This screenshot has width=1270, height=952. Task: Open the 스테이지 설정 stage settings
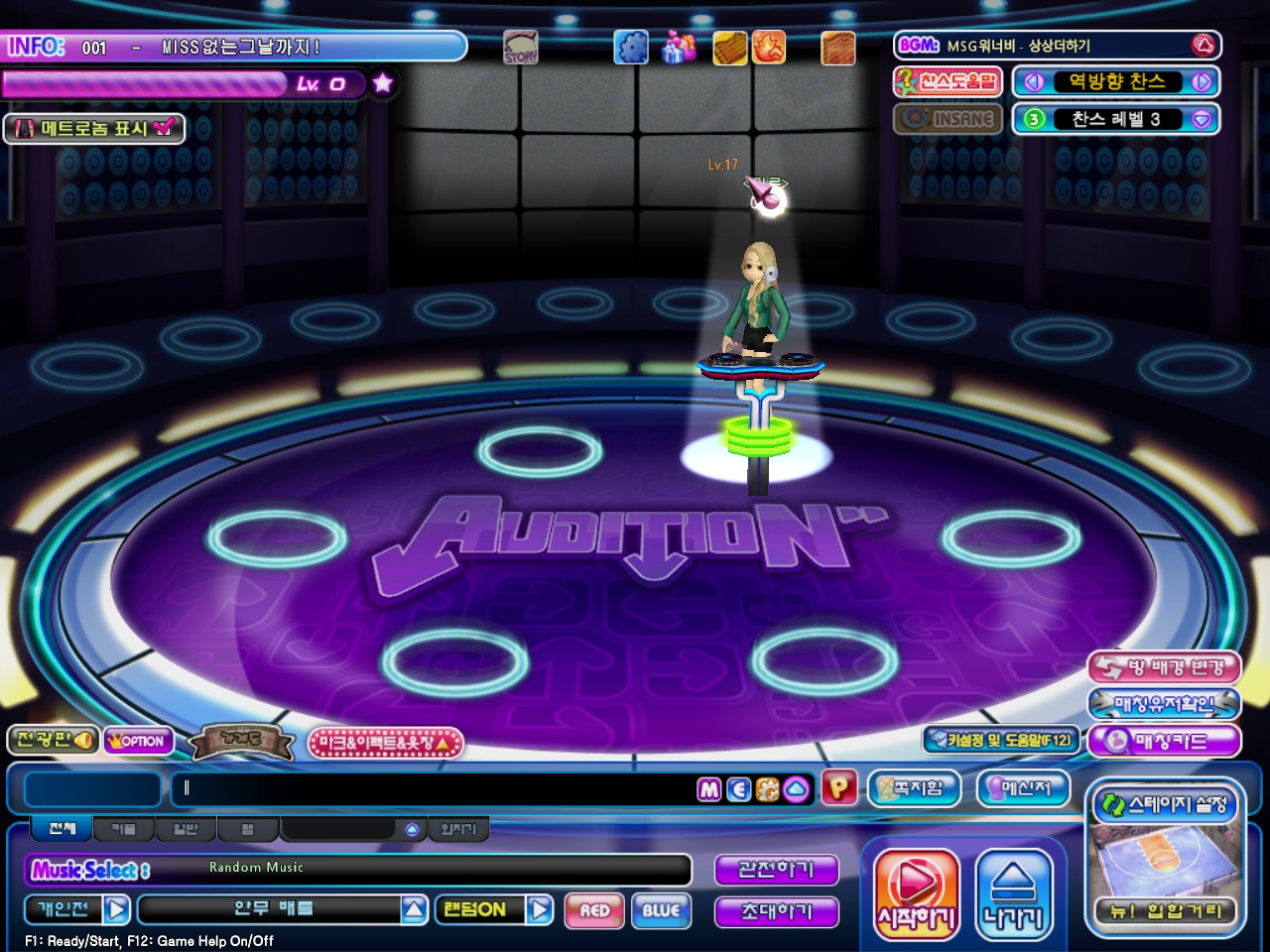pyautogui.click(x=1165, y=804)
